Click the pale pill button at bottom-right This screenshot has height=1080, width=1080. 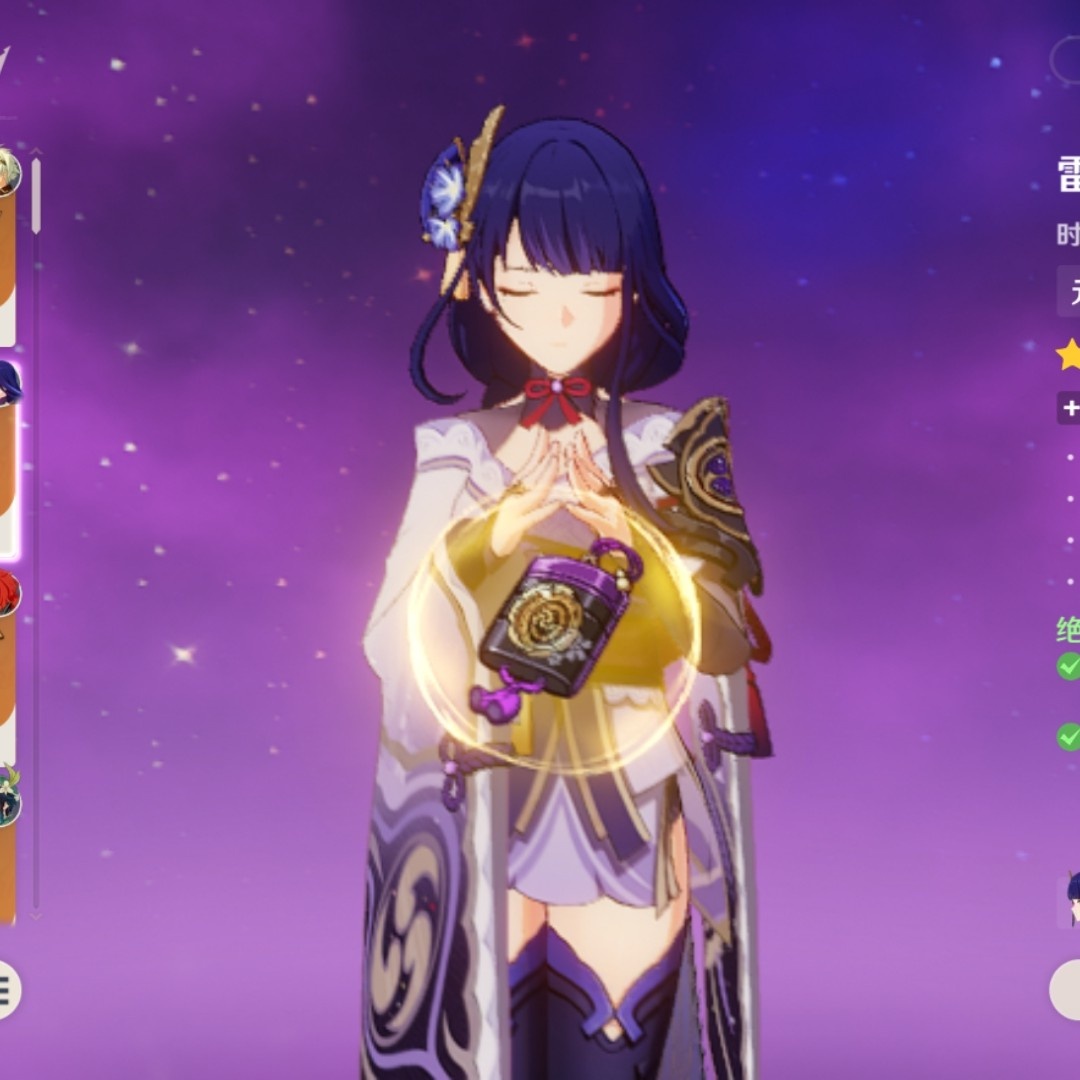tap(1066, 990)
